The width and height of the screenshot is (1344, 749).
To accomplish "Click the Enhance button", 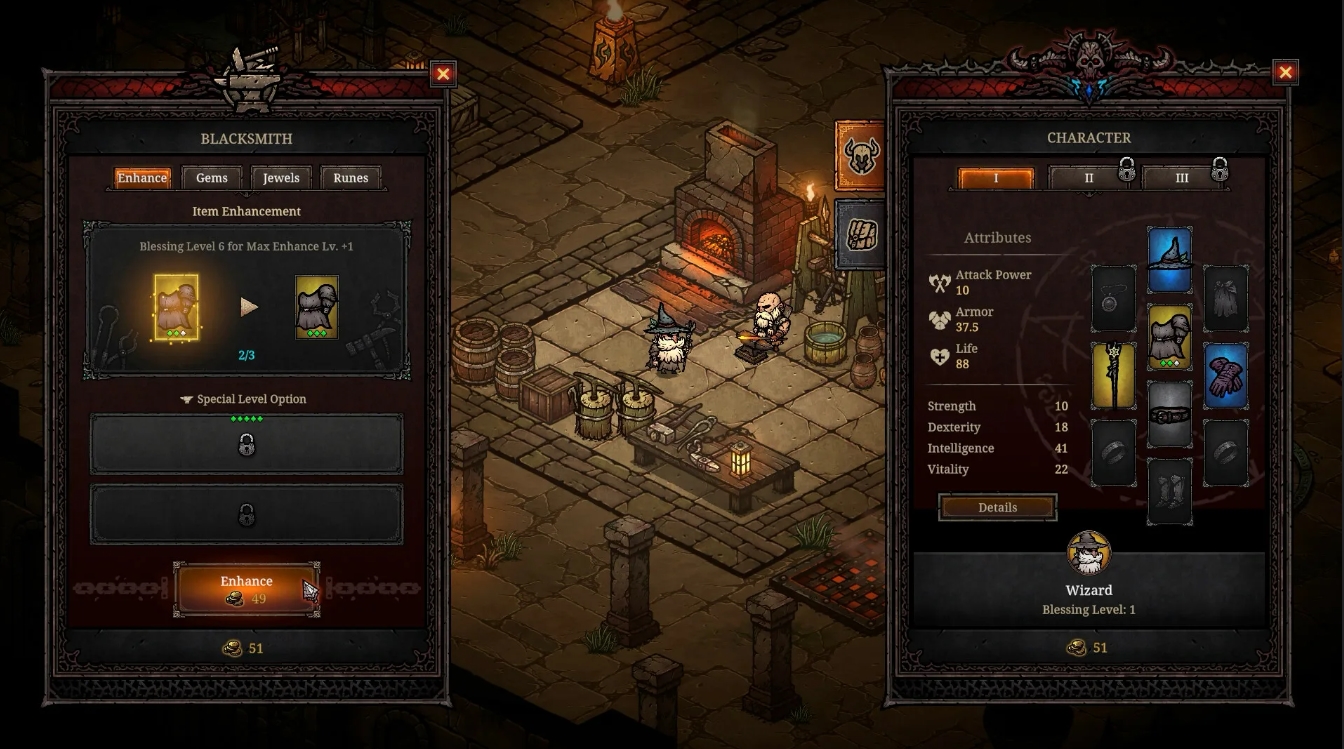I will [246, 587].
